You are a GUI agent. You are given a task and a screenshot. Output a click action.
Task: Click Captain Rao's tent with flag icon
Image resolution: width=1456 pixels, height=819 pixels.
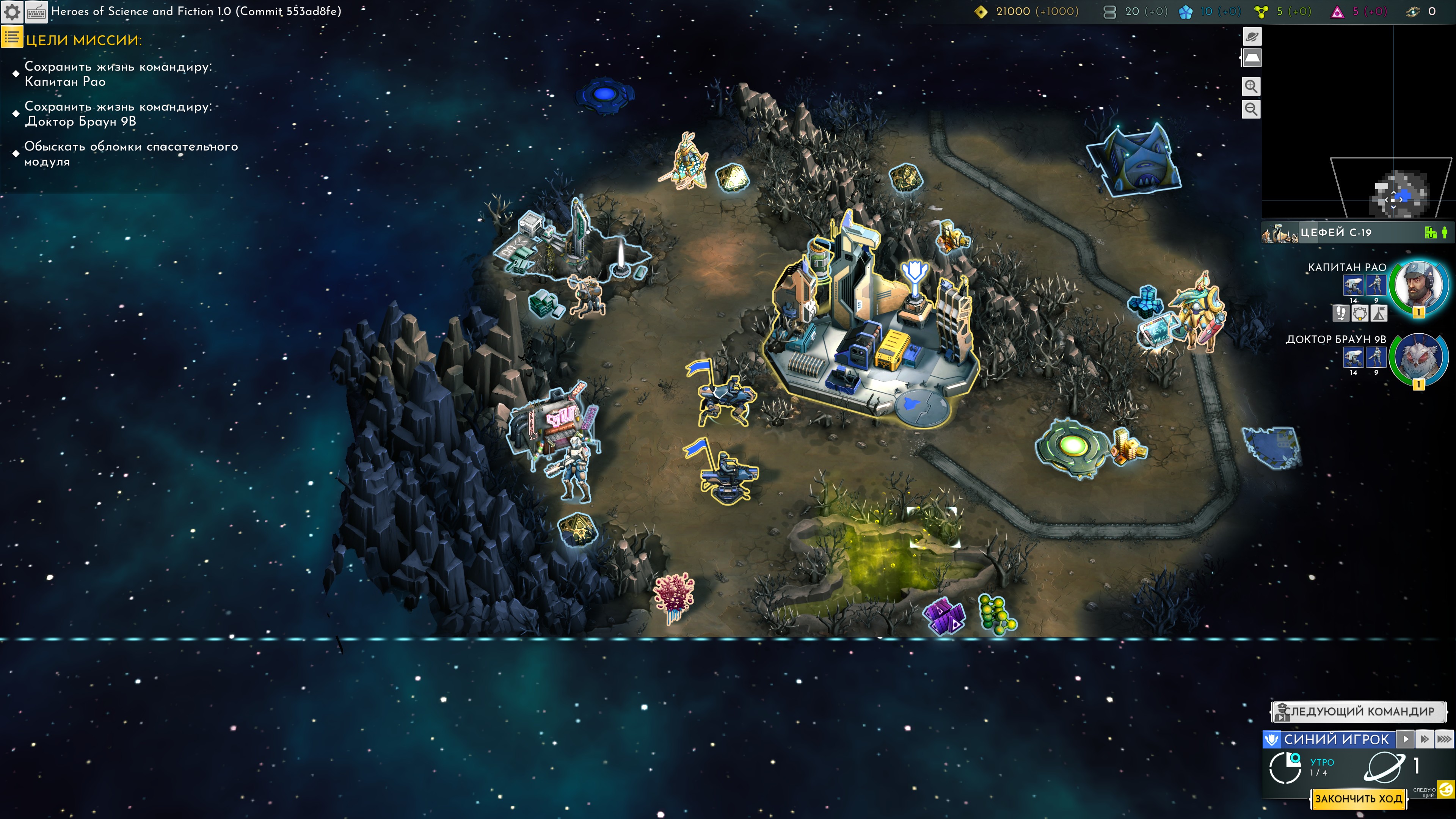(1379, 312)
